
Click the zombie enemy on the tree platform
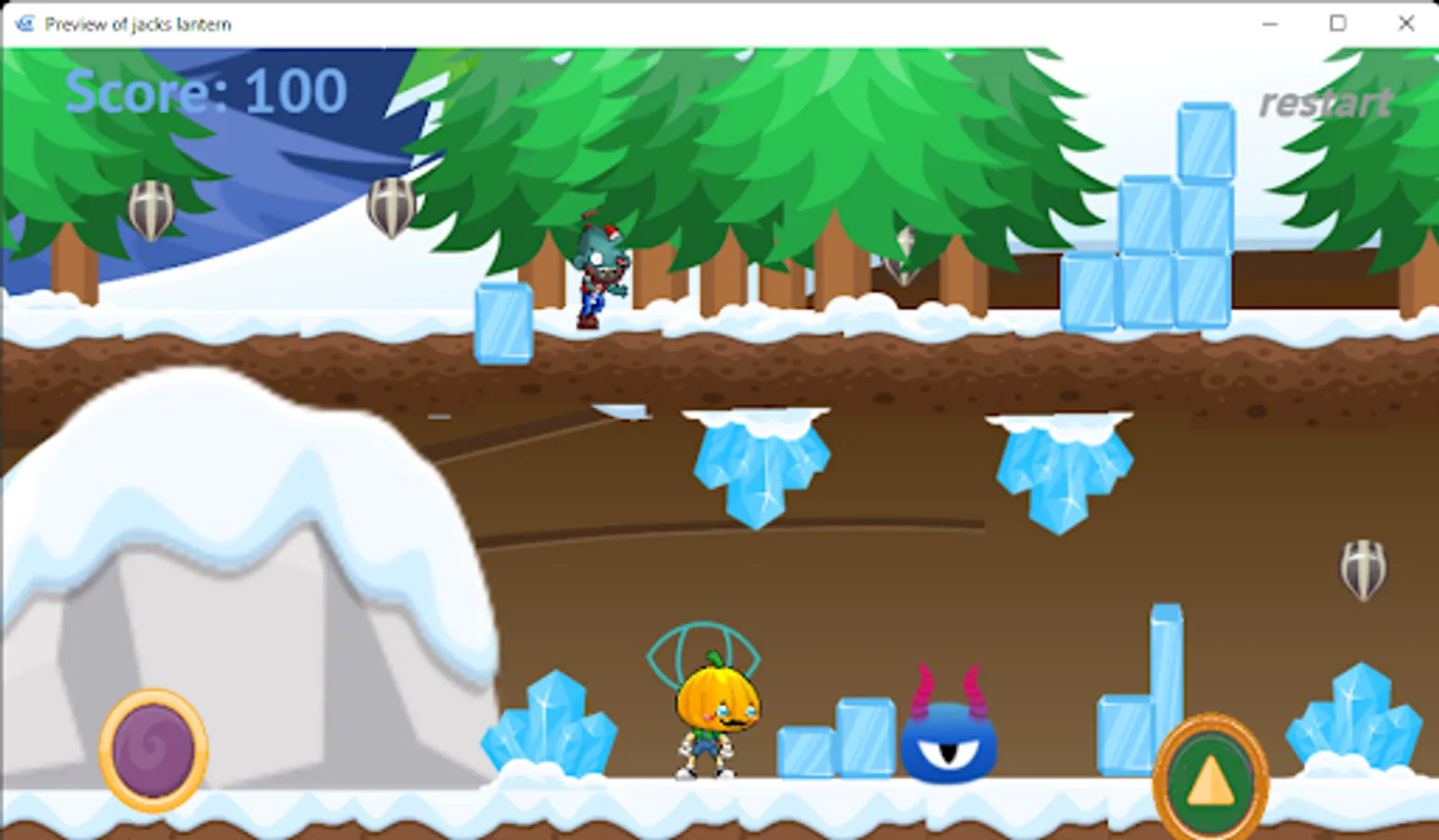pos(600,271)
